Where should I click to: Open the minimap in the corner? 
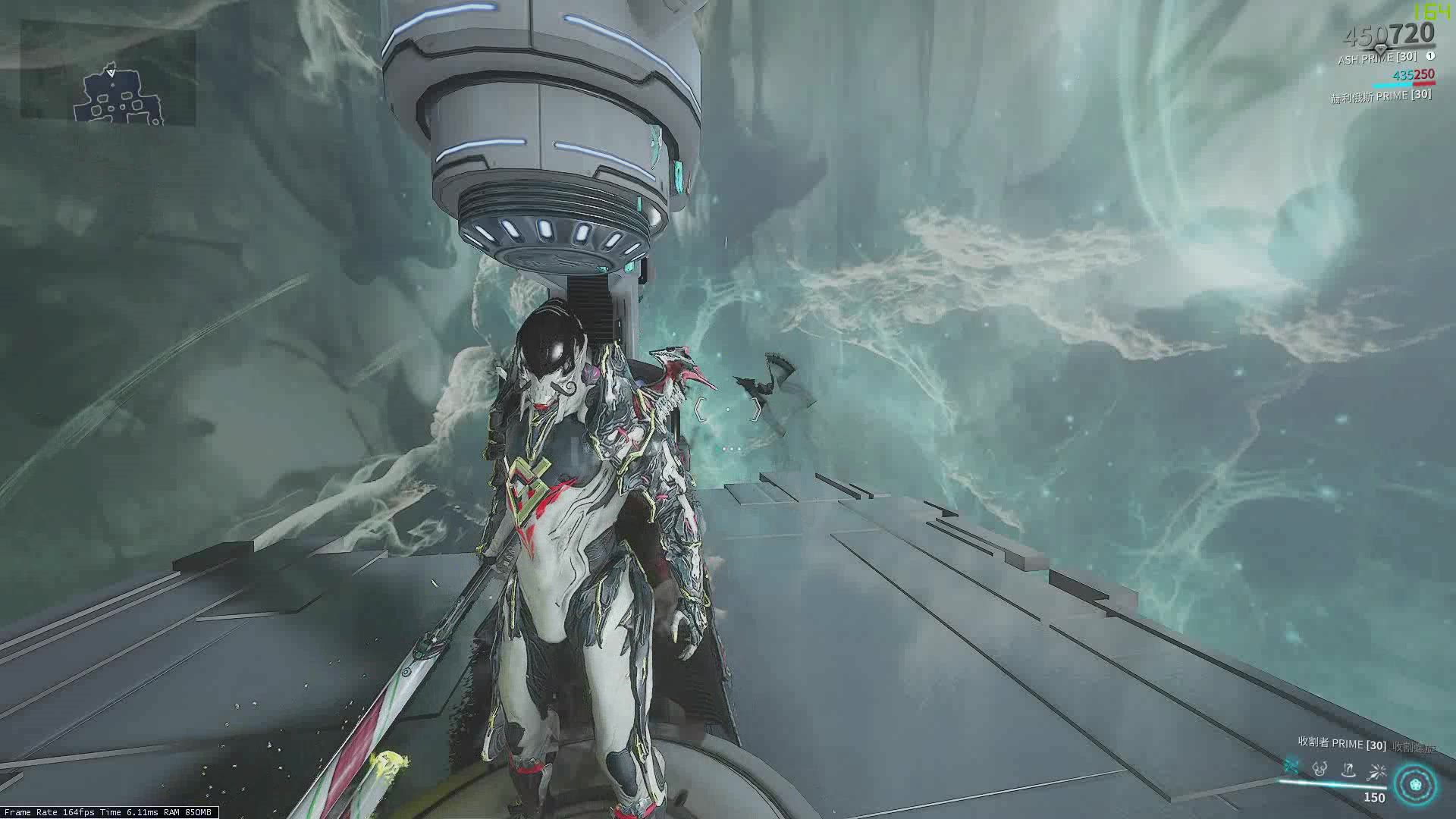[108, 73]
